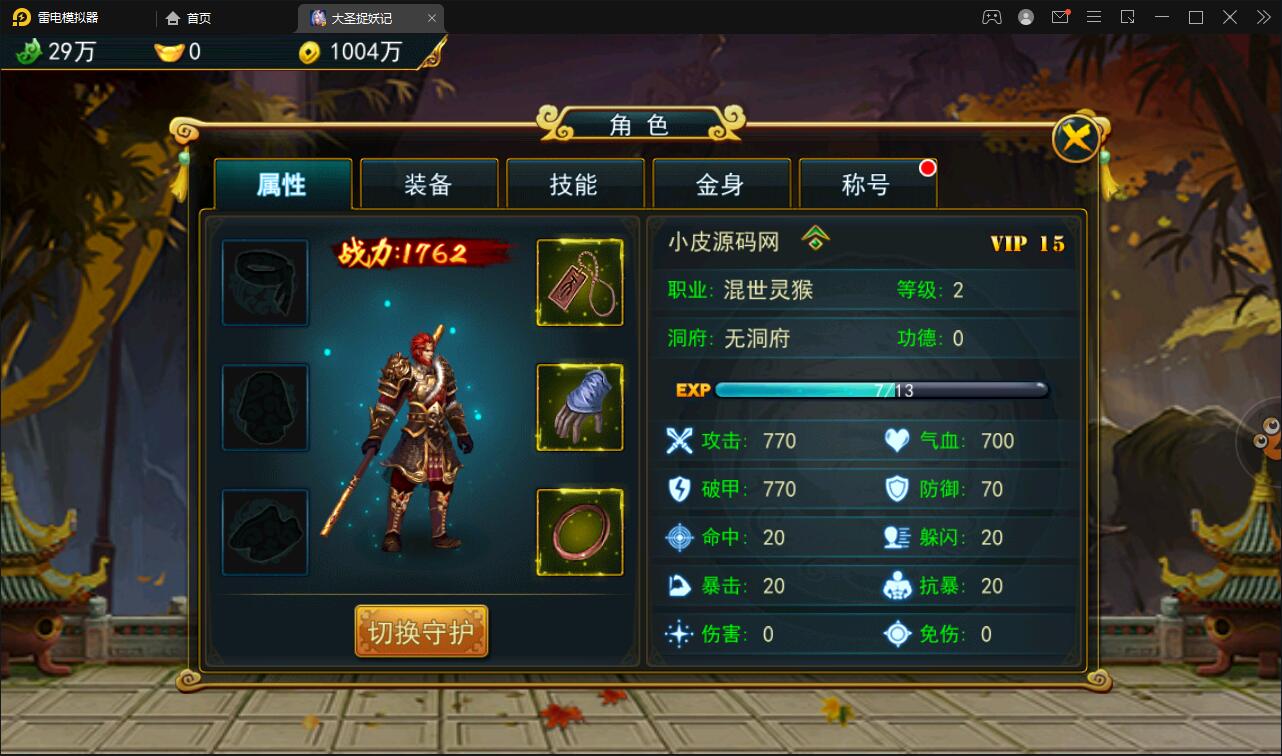Click the crosshair 命中 accuracy icon

tap(678, 537)
